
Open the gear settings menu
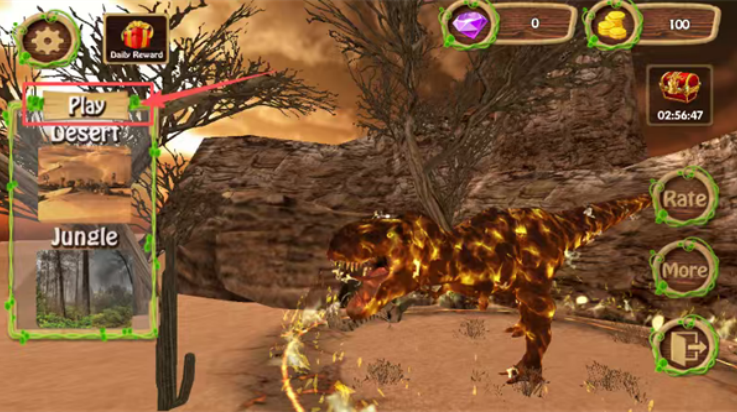[43, 40]
